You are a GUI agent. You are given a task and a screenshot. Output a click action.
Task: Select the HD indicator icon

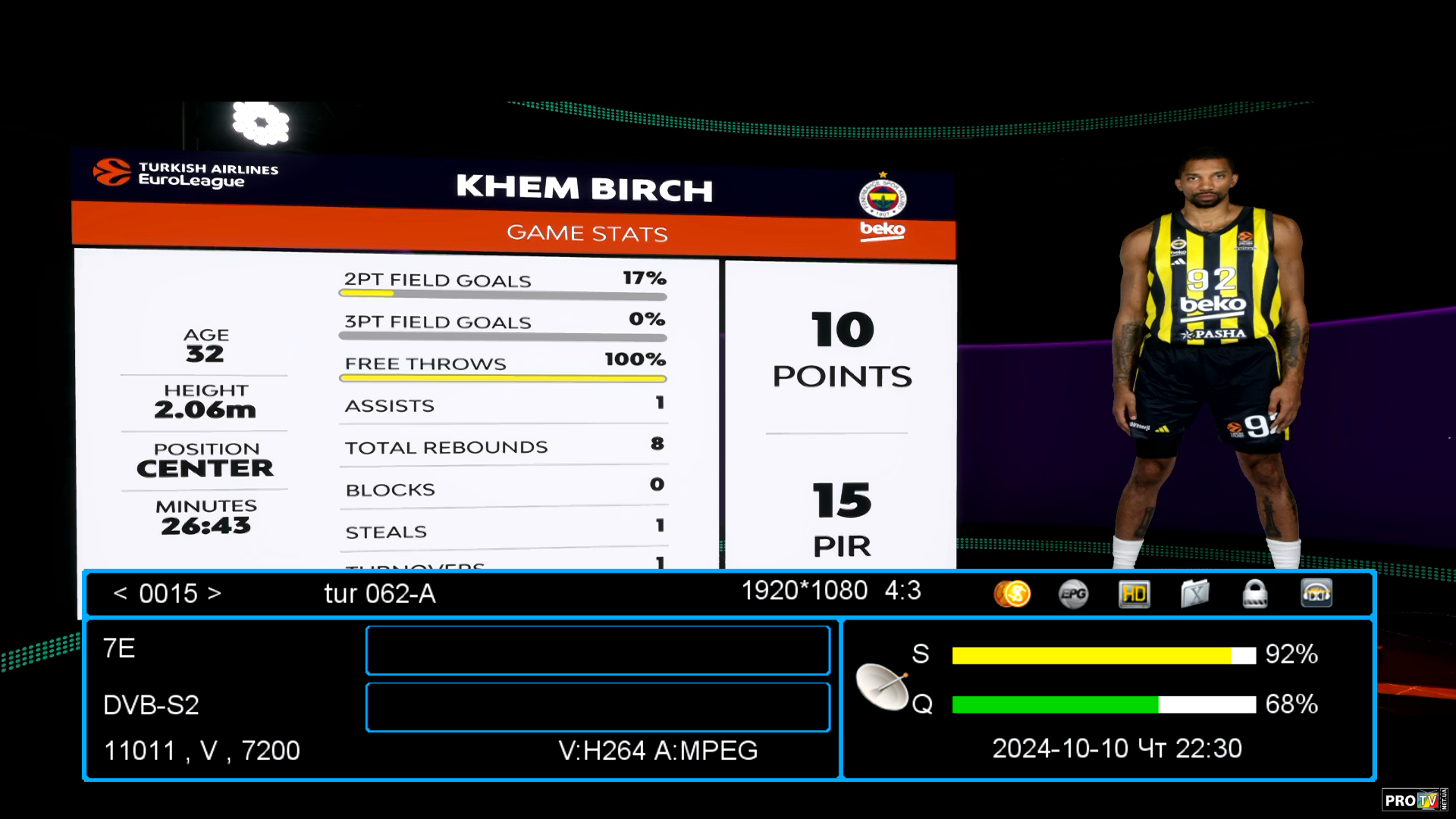(x=1134, y=594)
